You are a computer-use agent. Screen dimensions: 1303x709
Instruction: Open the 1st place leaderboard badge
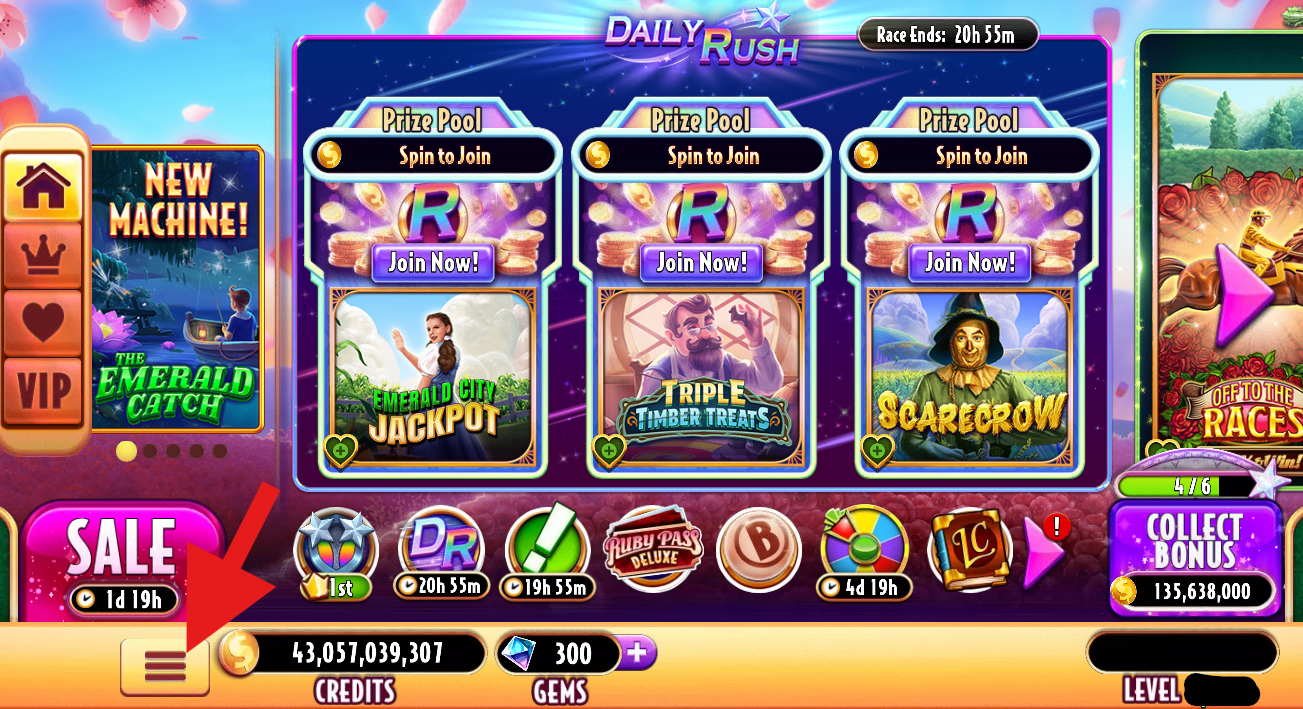(x=335, y=551)
